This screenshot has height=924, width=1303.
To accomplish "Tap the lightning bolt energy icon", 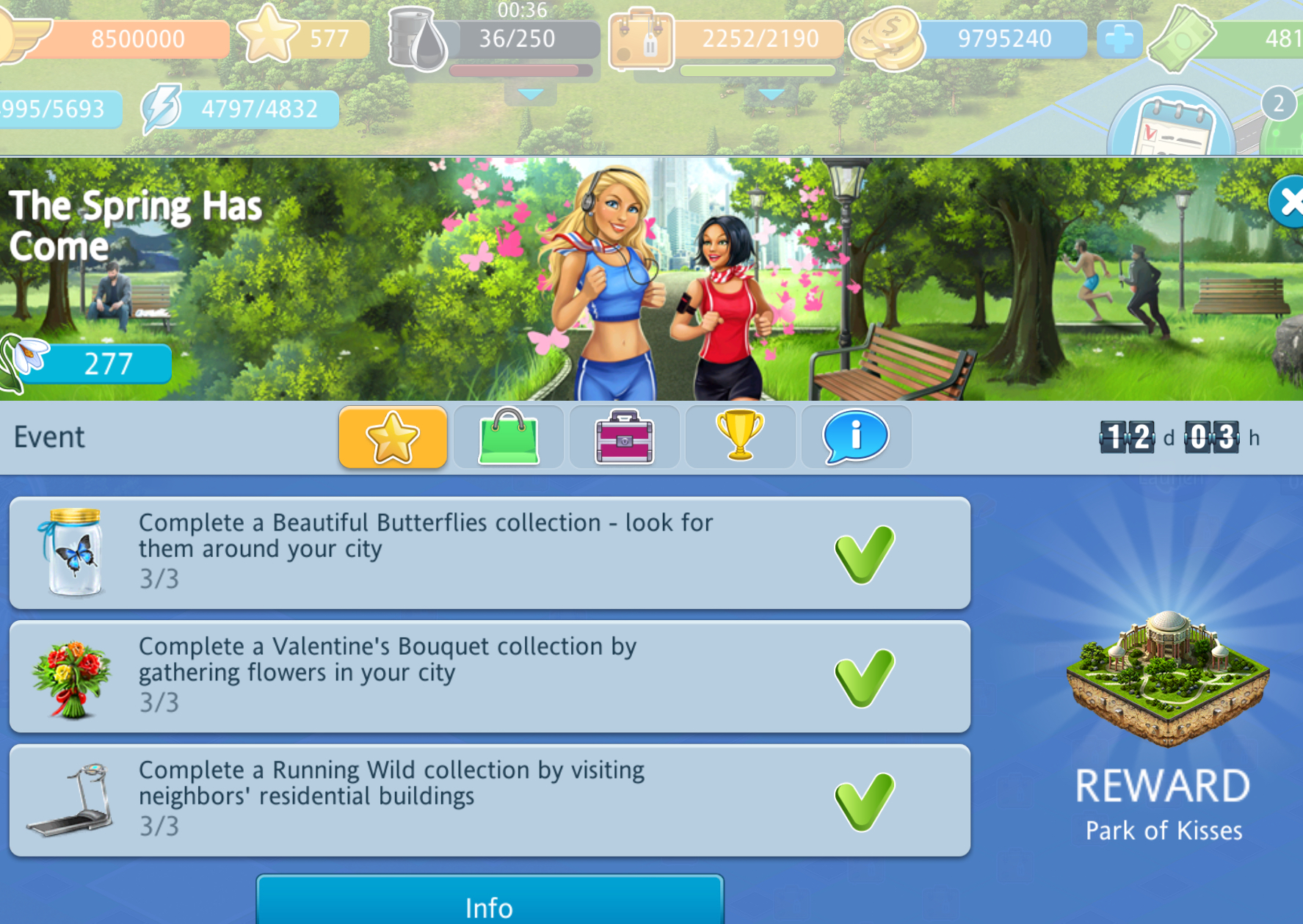I will 161,109.
